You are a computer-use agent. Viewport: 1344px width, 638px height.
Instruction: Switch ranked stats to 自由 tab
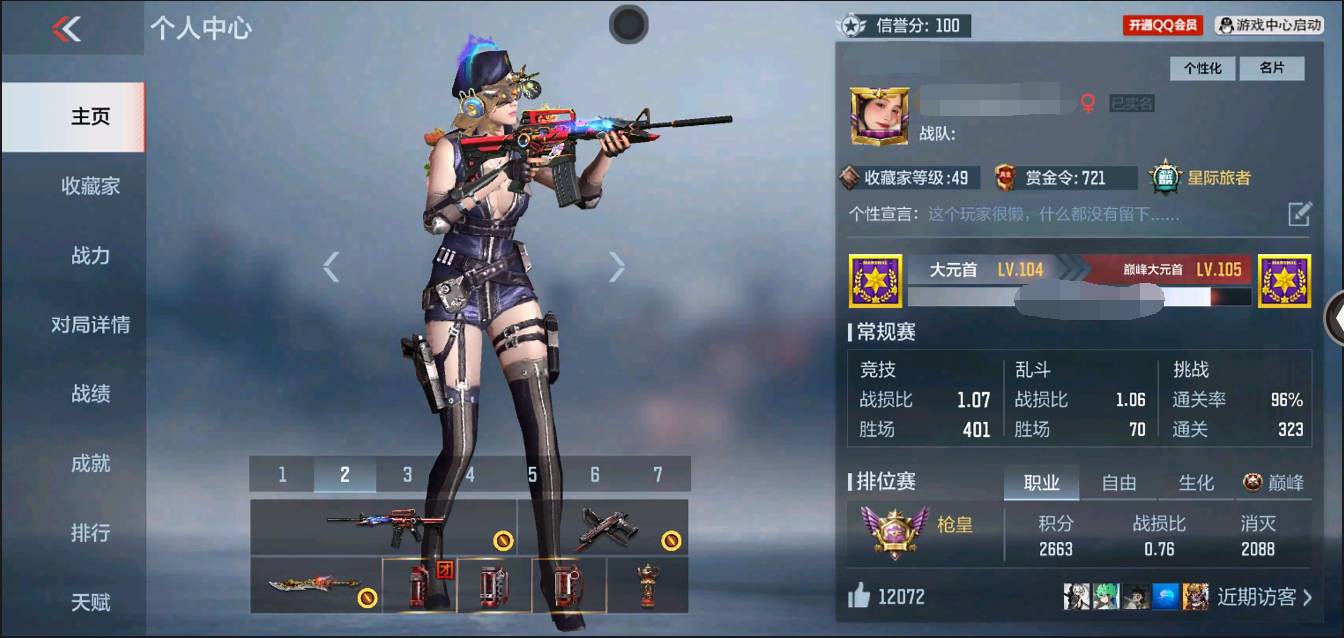(1118, 483)
